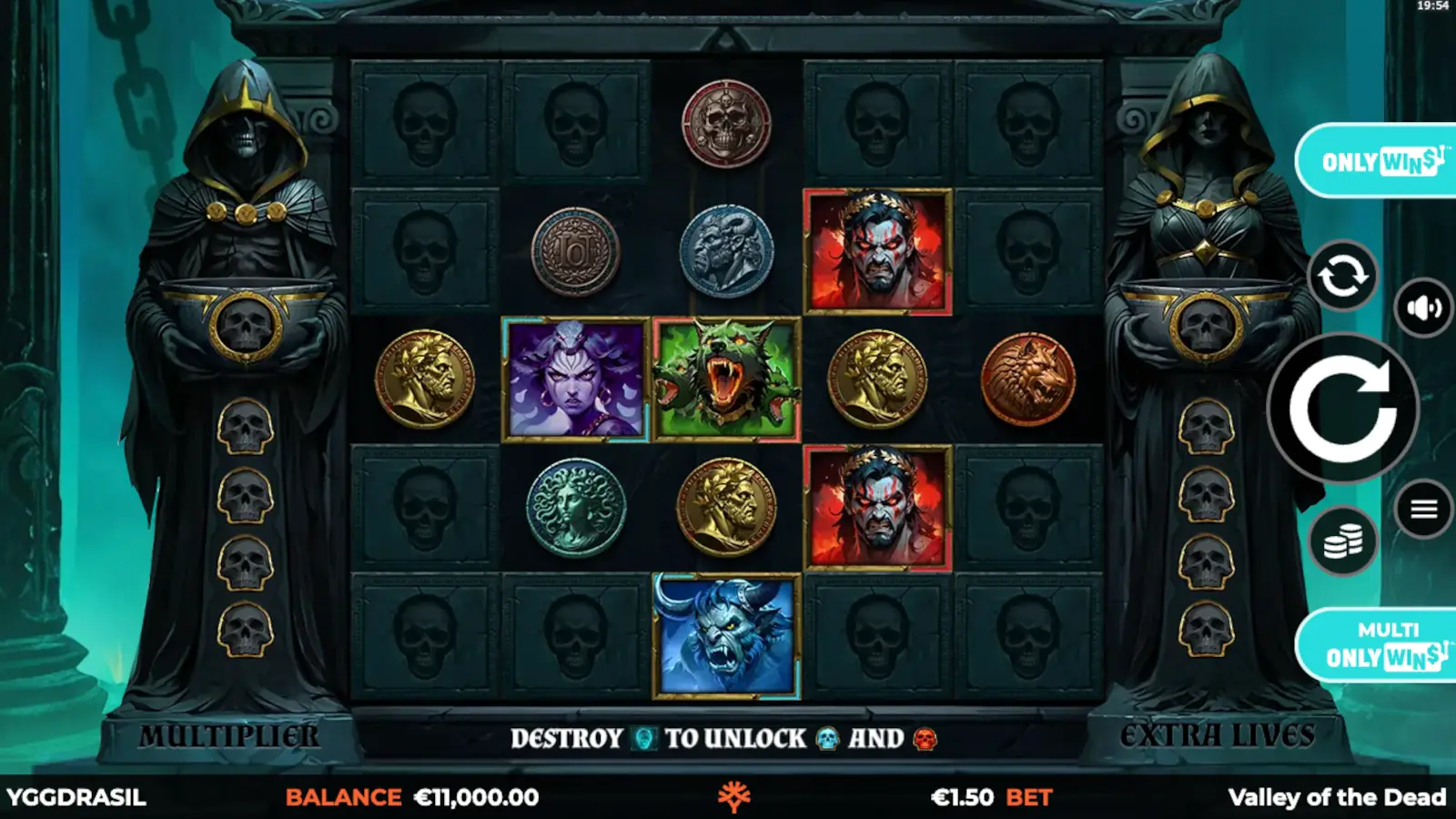Open the hamburger game menu
This screenshot has width=1456, height=819.
(1426, 507)
